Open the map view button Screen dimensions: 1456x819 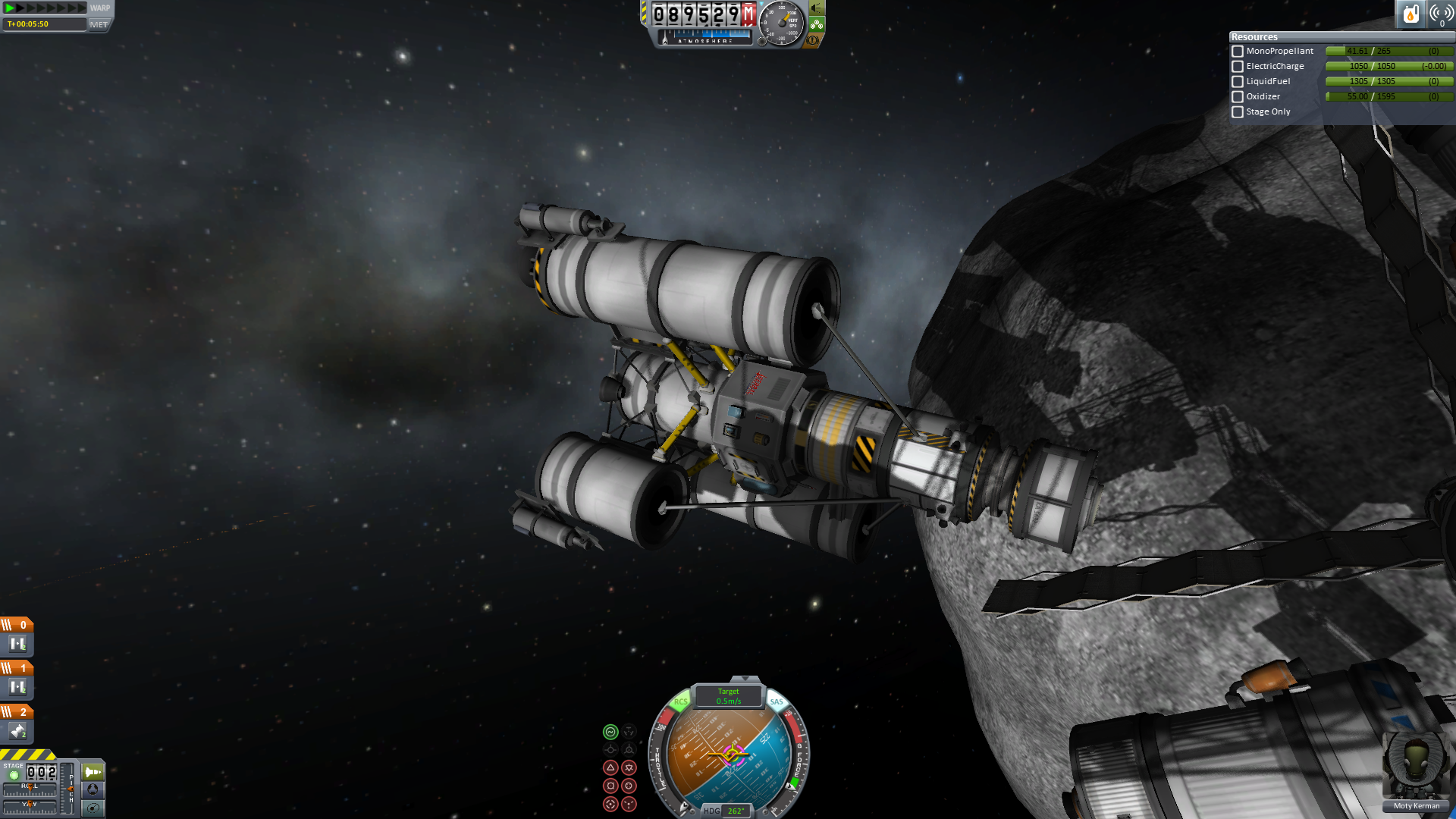tap(93, 808)
